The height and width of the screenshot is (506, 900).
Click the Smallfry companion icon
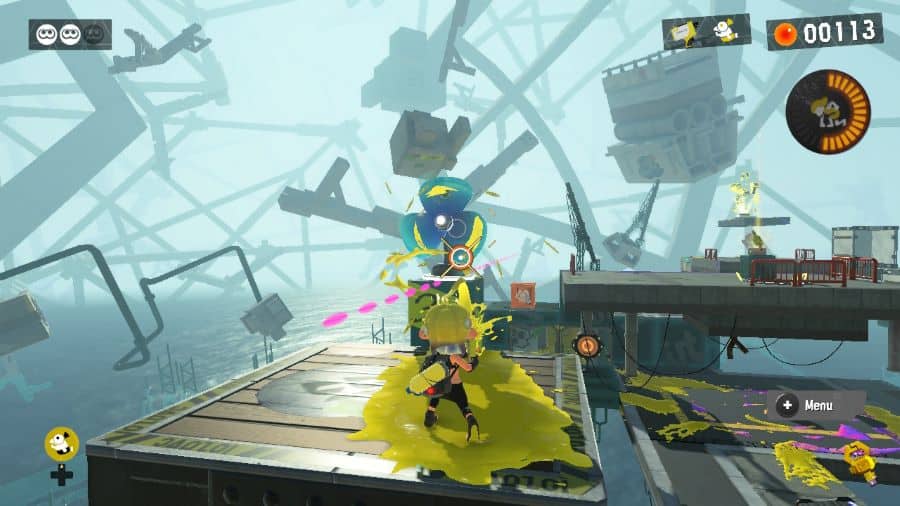pos(61,444)
